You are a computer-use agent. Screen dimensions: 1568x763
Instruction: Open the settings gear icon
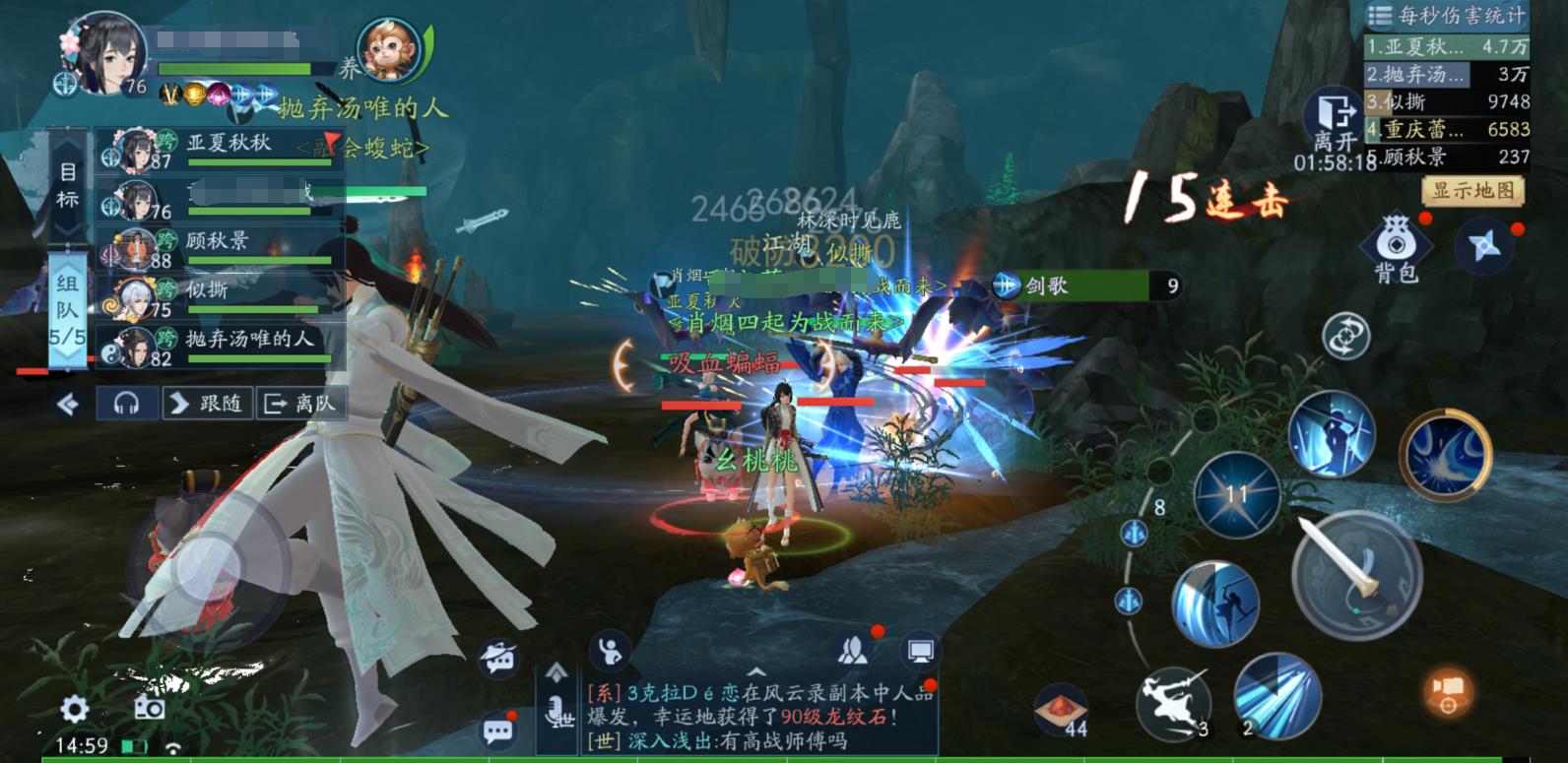click(x=75, y=709)
